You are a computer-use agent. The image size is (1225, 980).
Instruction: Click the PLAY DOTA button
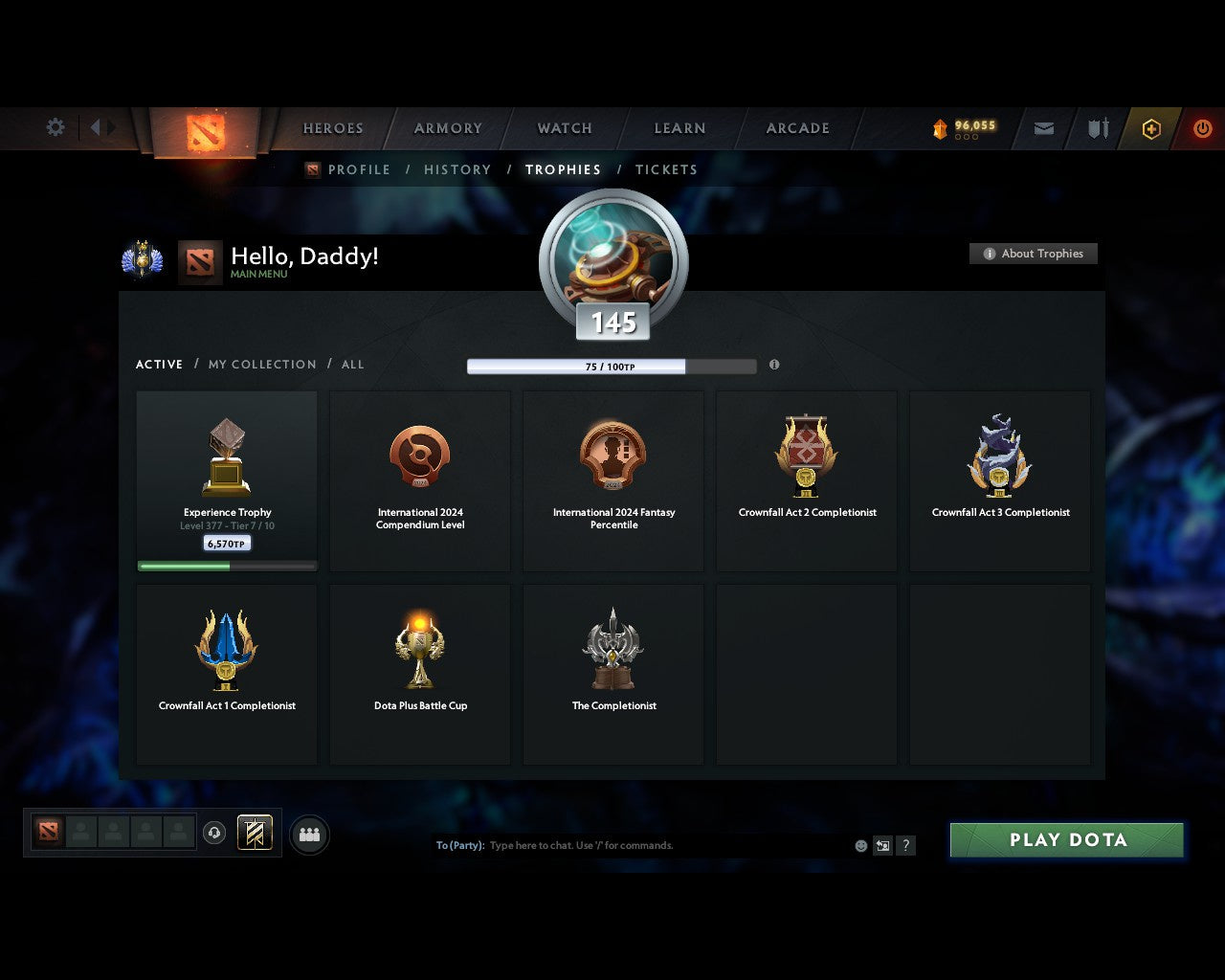[x=1065, y=839]
